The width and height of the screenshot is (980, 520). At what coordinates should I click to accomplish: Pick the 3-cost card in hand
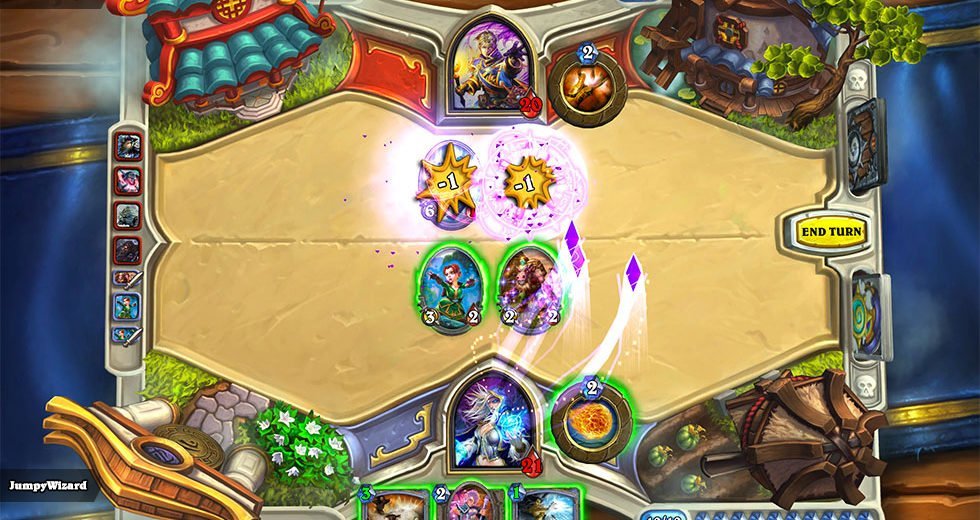(x=395, y=505)
